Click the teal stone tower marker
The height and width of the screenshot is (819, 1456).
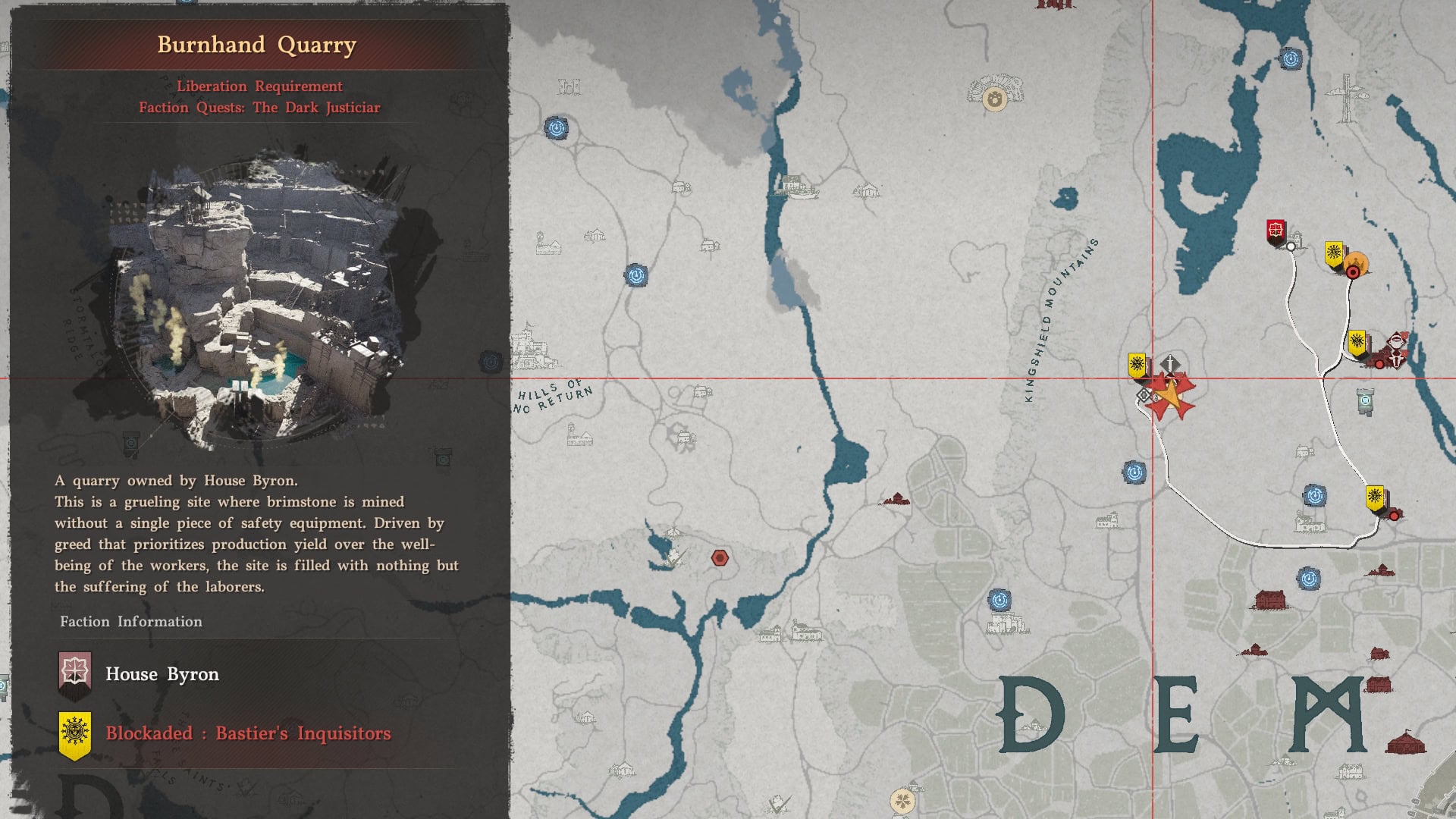(x=1365, y=401)
